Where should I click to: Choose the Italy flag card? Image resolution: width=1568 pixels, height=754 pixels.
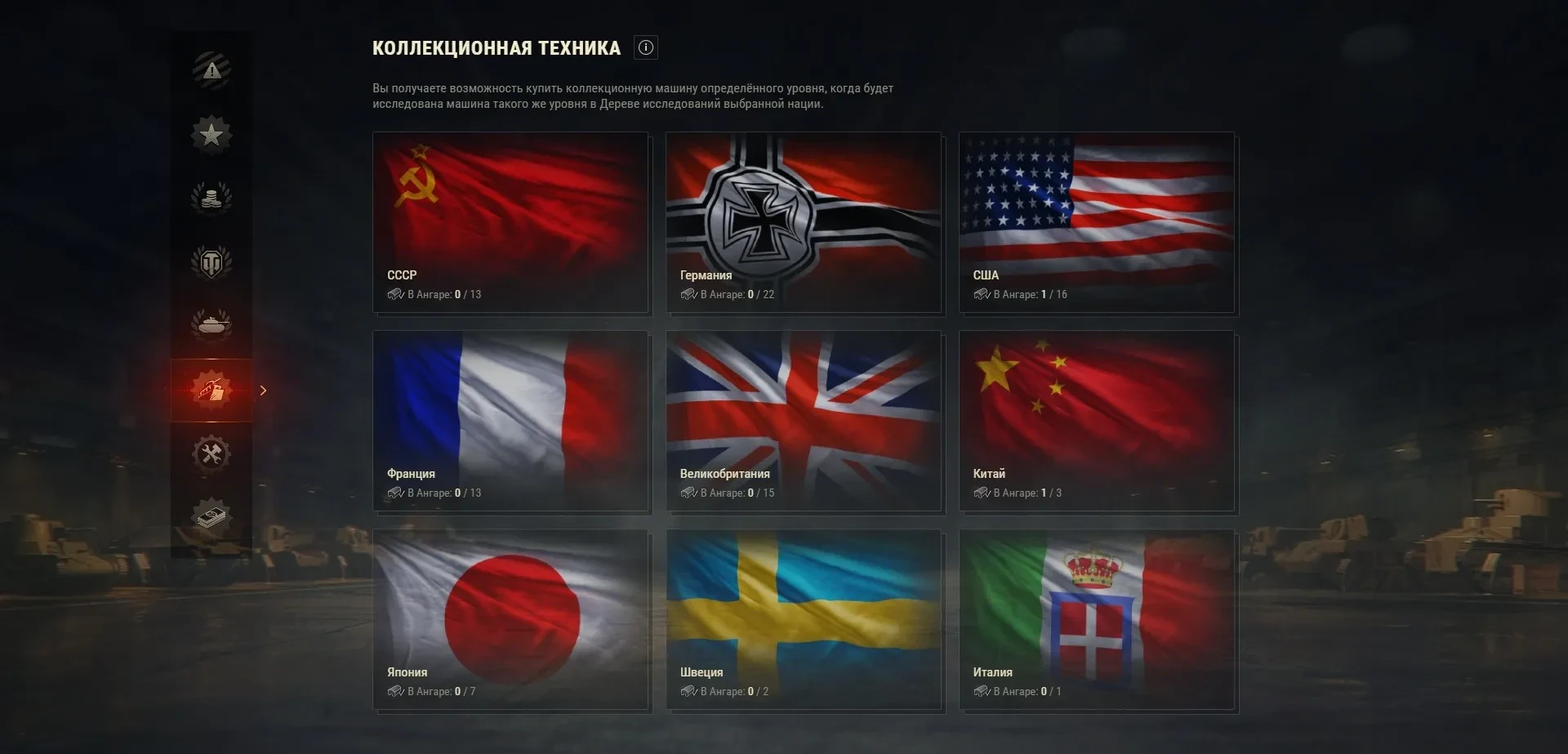click(1097, 619)
